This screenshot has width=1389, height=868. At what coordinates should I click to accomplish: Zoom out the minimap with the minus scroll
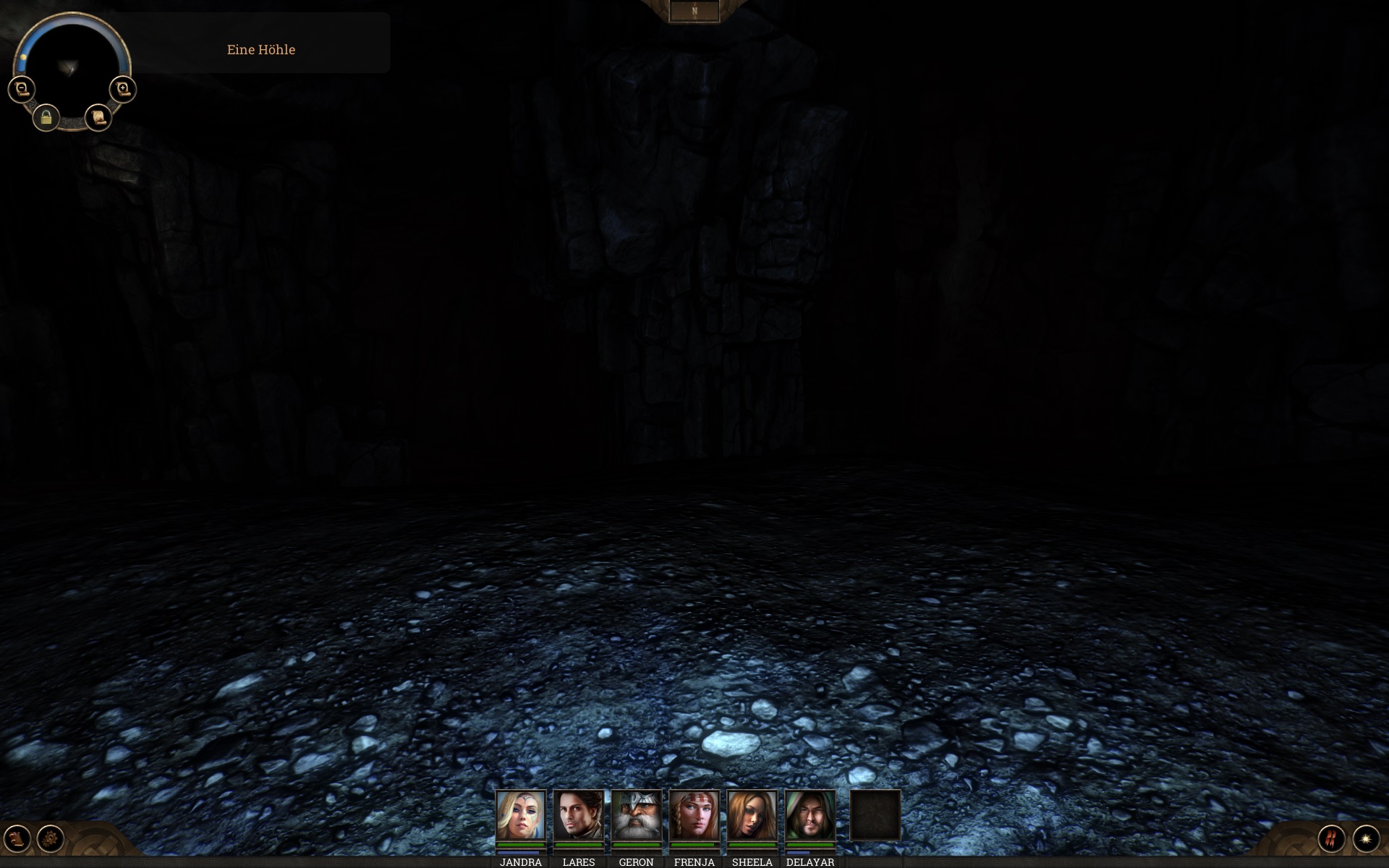coord(21,90)
